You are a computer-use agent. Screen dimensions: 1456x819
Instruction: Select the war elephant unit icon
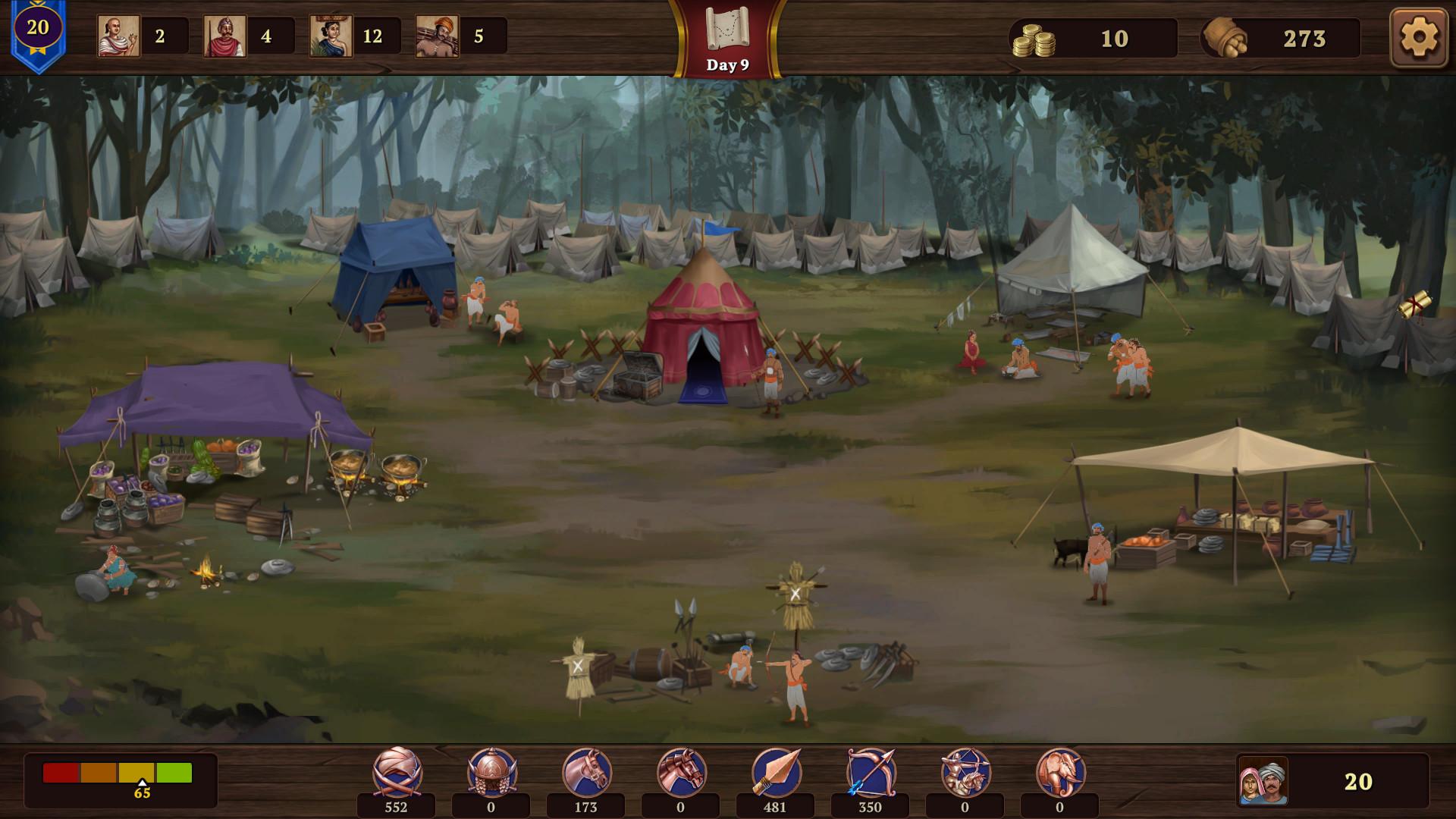coord(1060,772)
